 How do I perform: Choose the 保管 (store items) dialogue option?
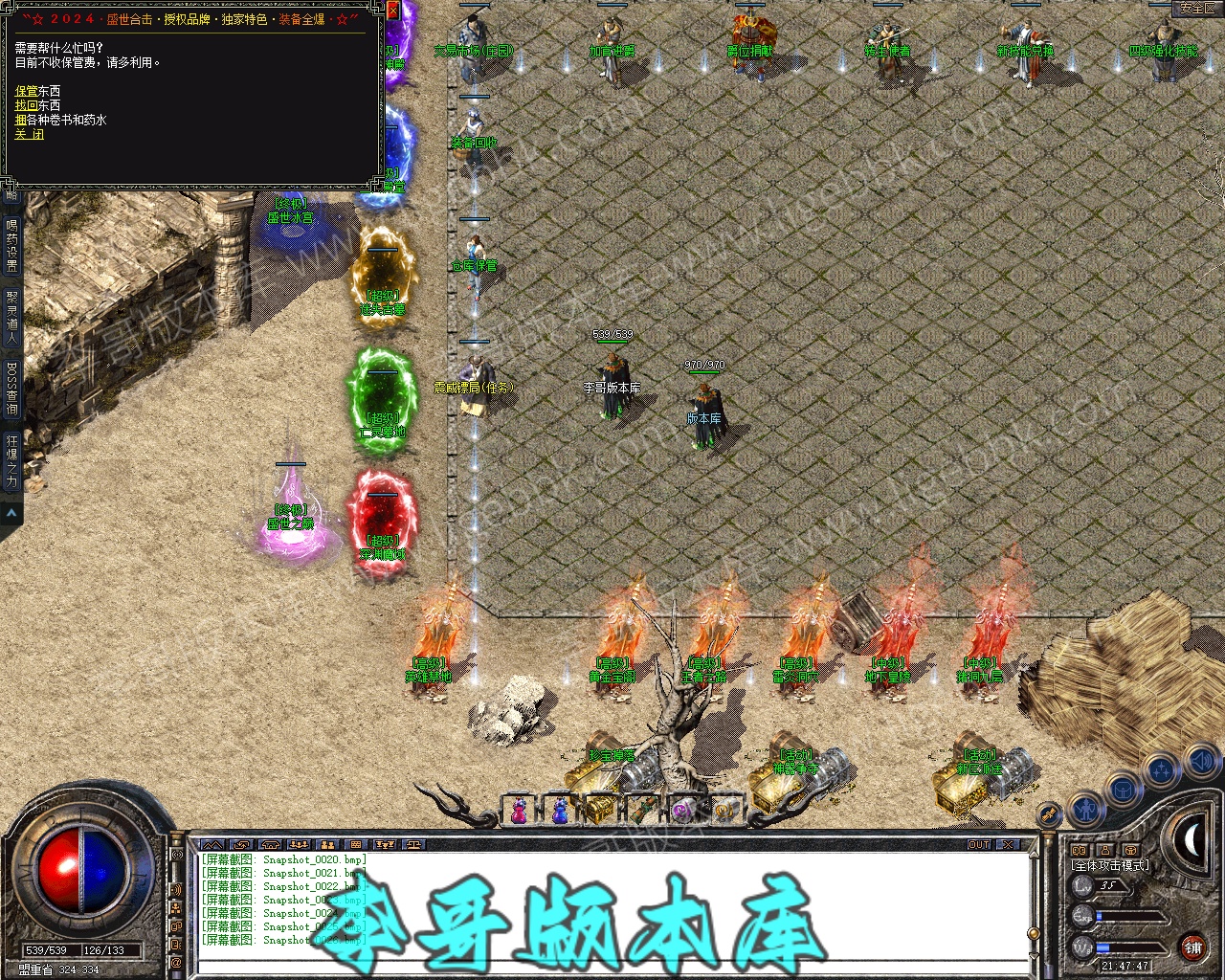click(26, 91)
